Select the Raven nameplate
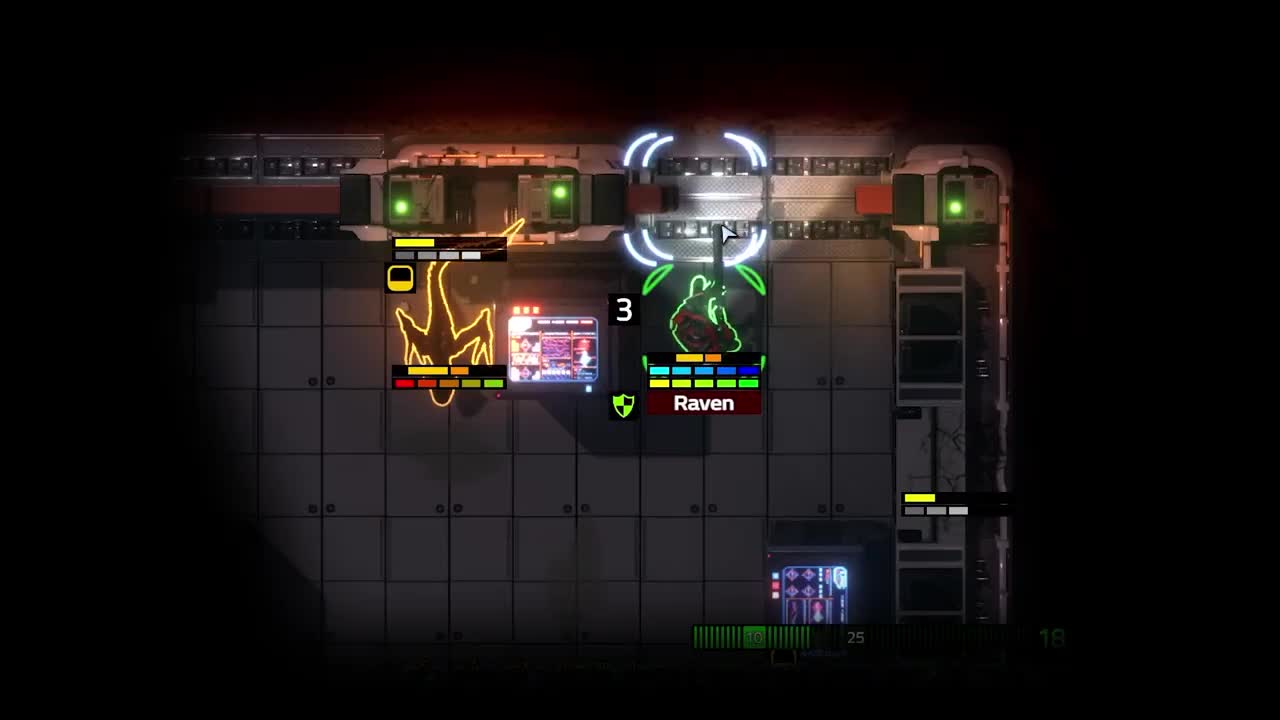 tap(704, 403)
